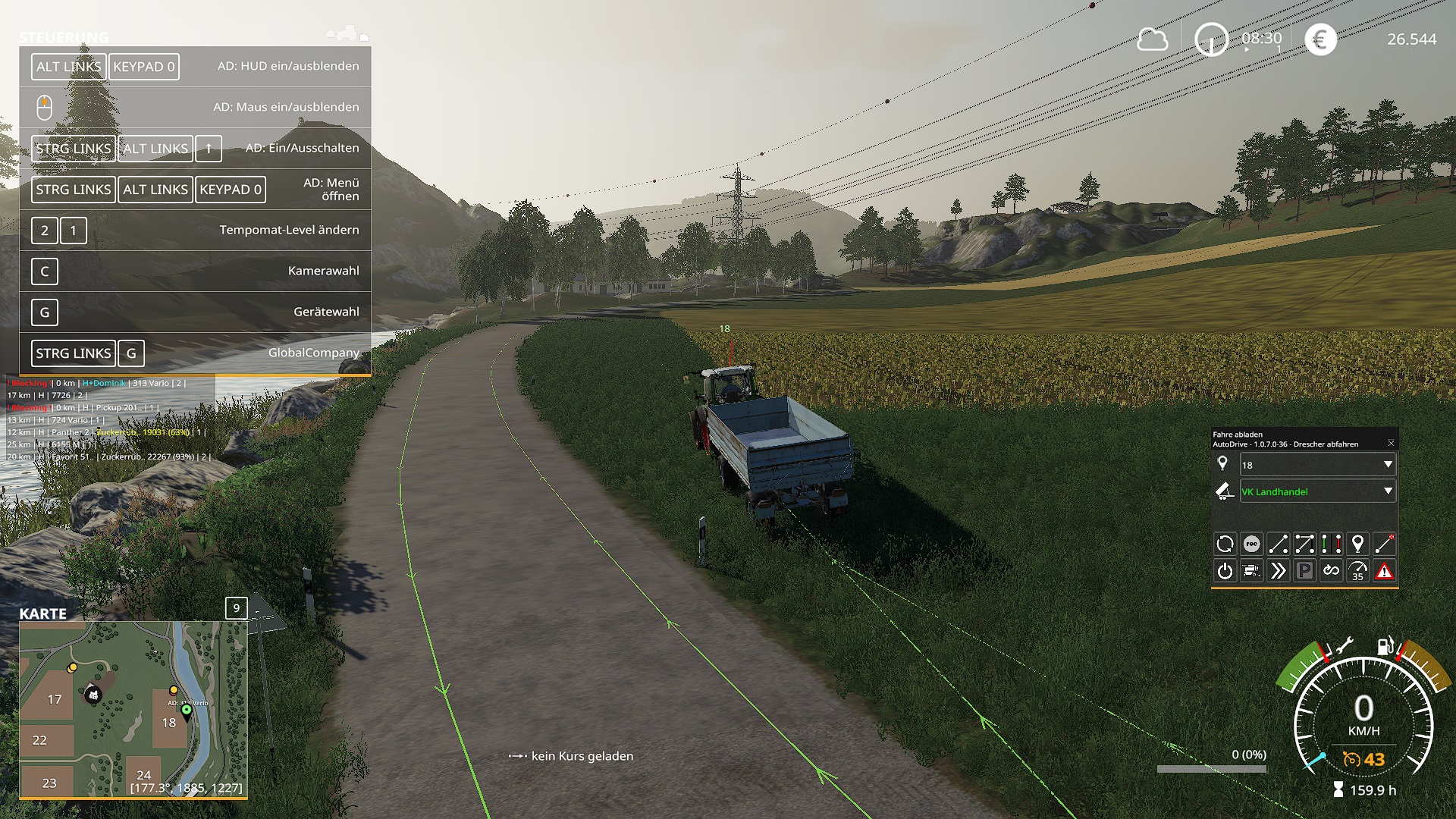Click the red warning triangle button

(x=1384, y=571)
